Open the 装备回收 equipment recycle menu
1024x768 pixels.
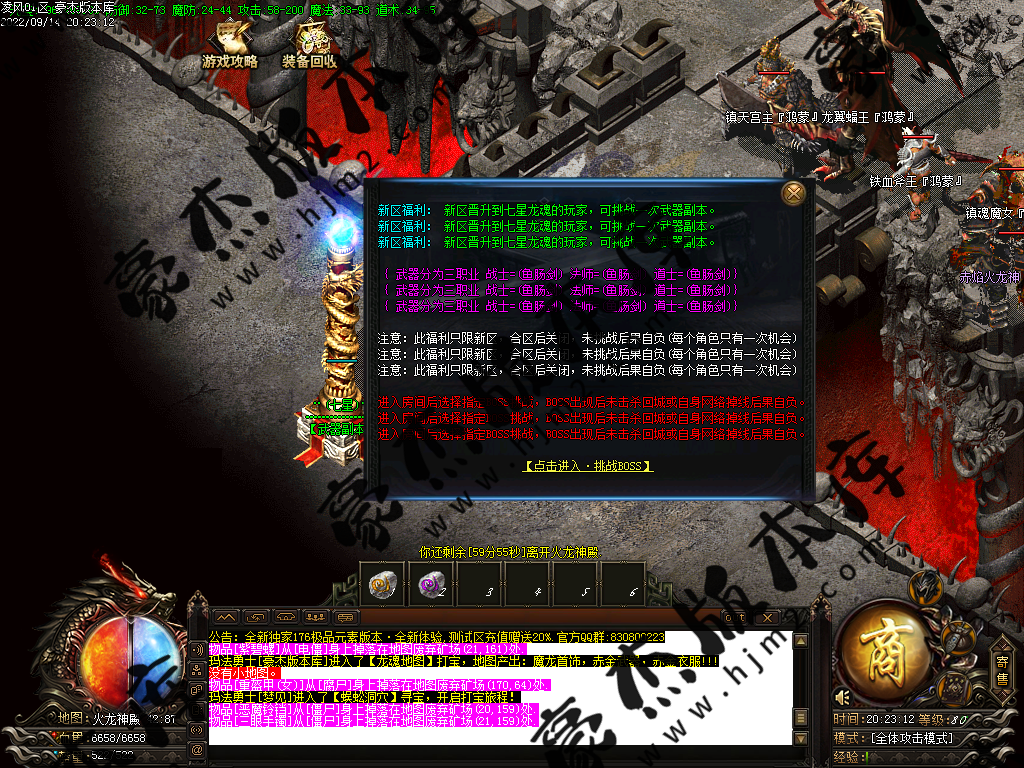click(310, 47)
